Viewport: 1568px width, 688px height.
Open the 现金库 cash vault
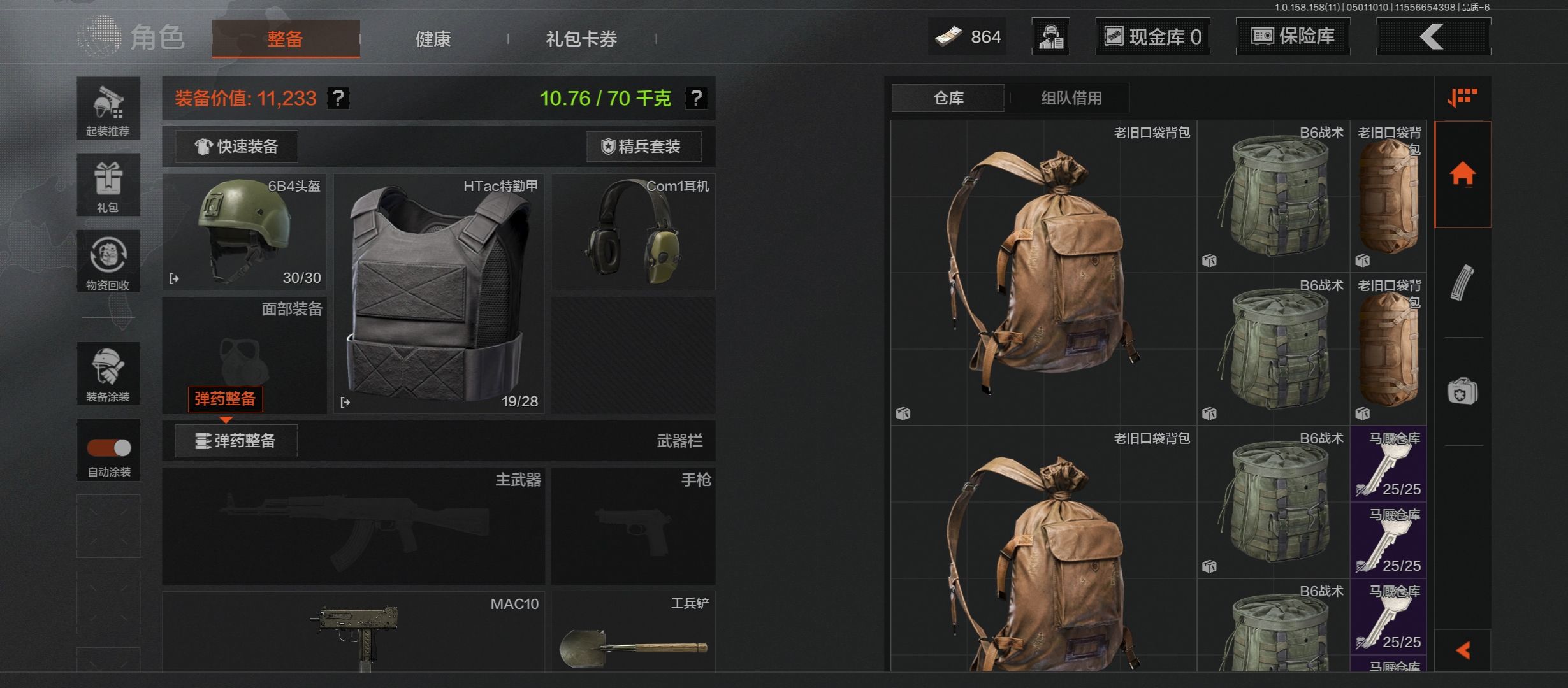click(x=1152, y=36)
